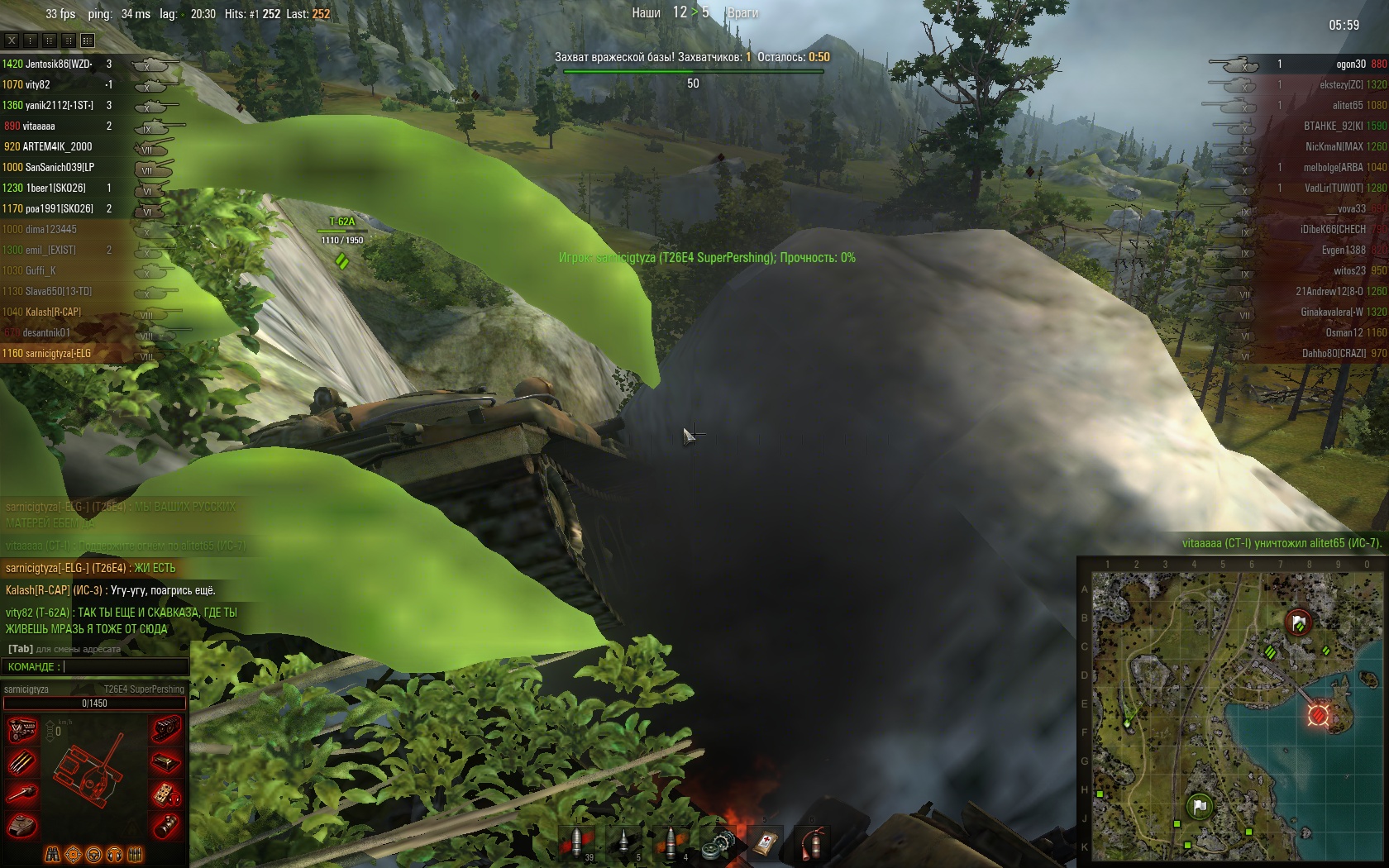Type in the КОМАНДЕ team chat field
Image resolution: width=1389 pixels, height=868 pixels.
(x=124, y=666)
